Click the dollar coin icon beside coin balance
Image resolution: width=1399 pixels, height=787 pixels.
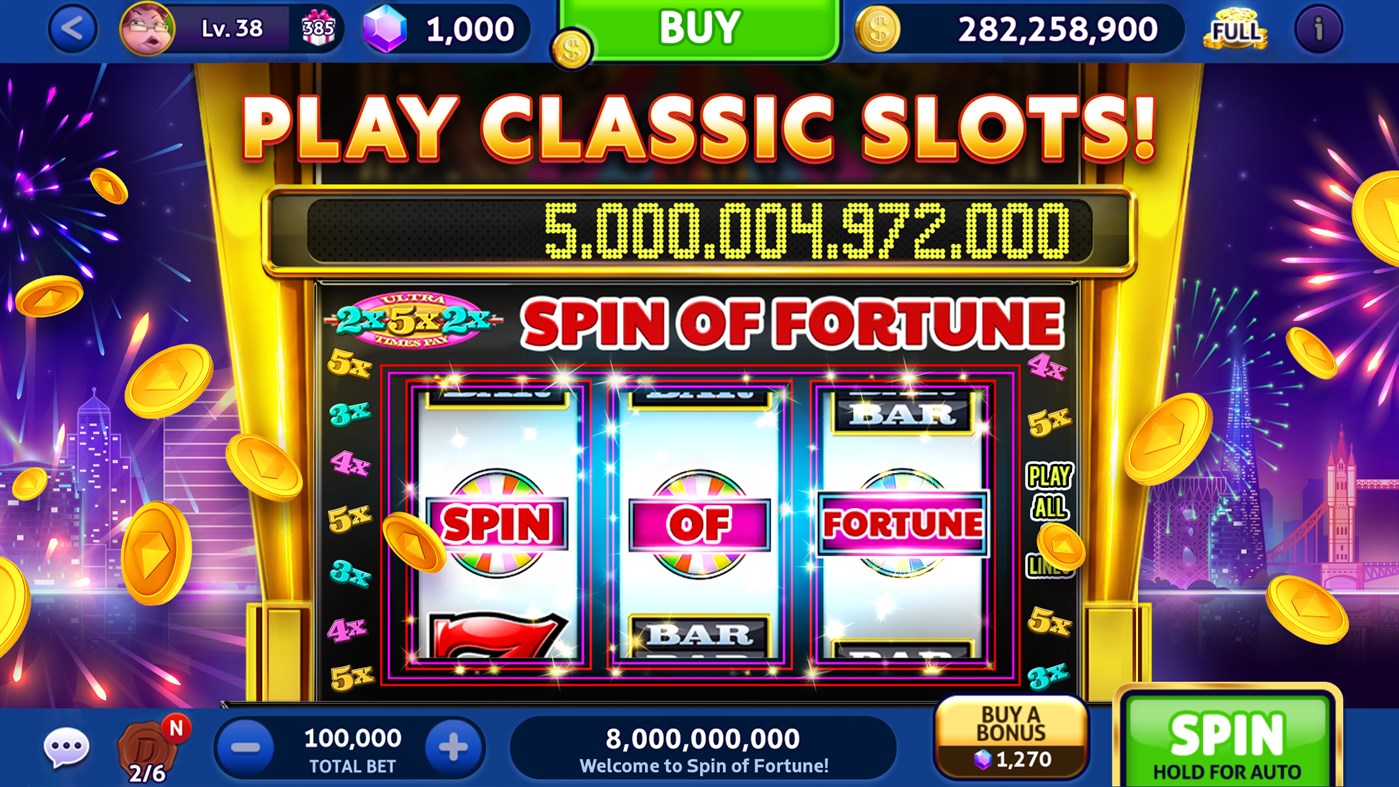click(x=878, y=29)
